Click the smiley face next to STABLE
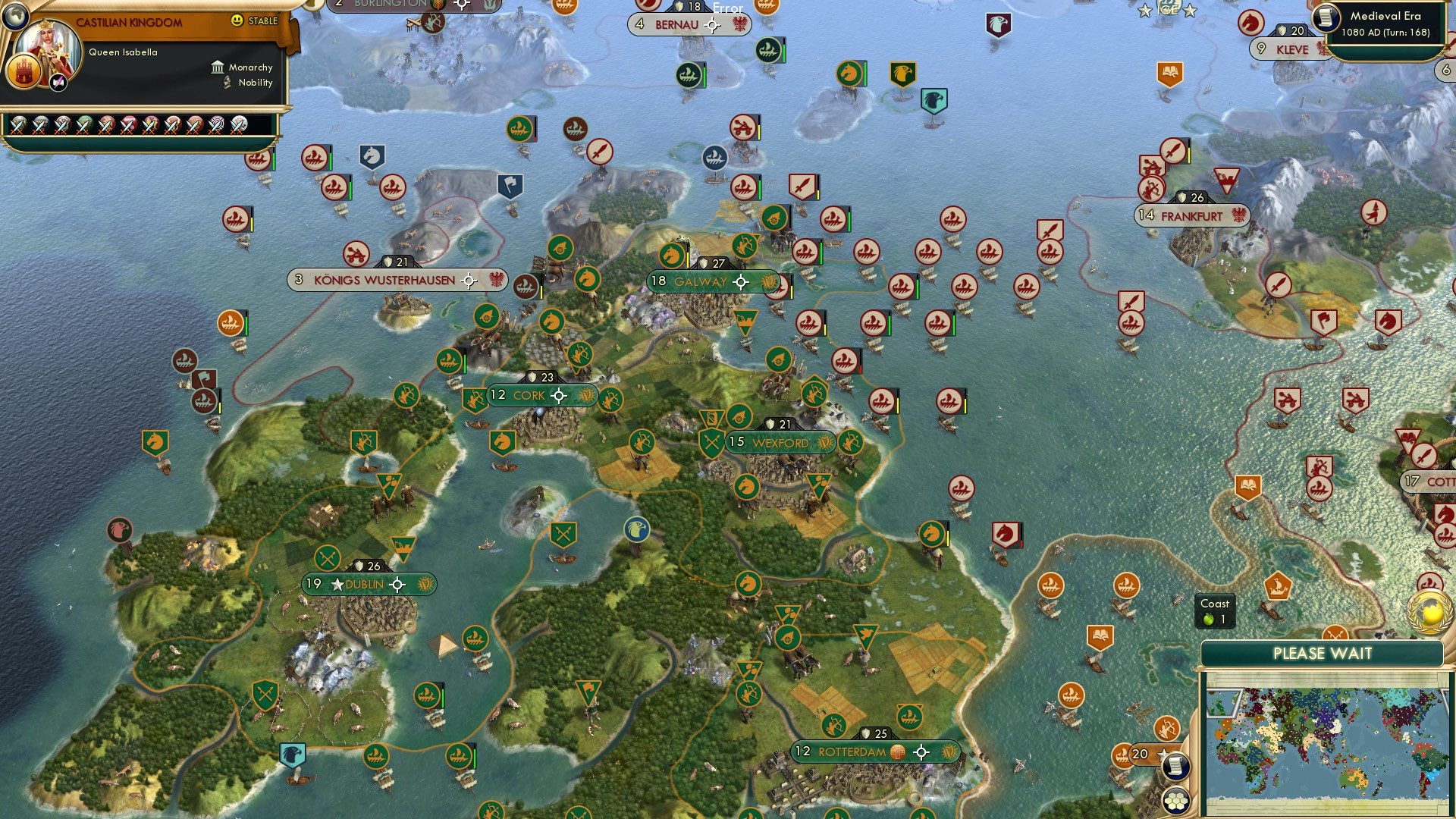This screenshot has height=819, width=1456. pyautogui.click(x=237, y=20)
